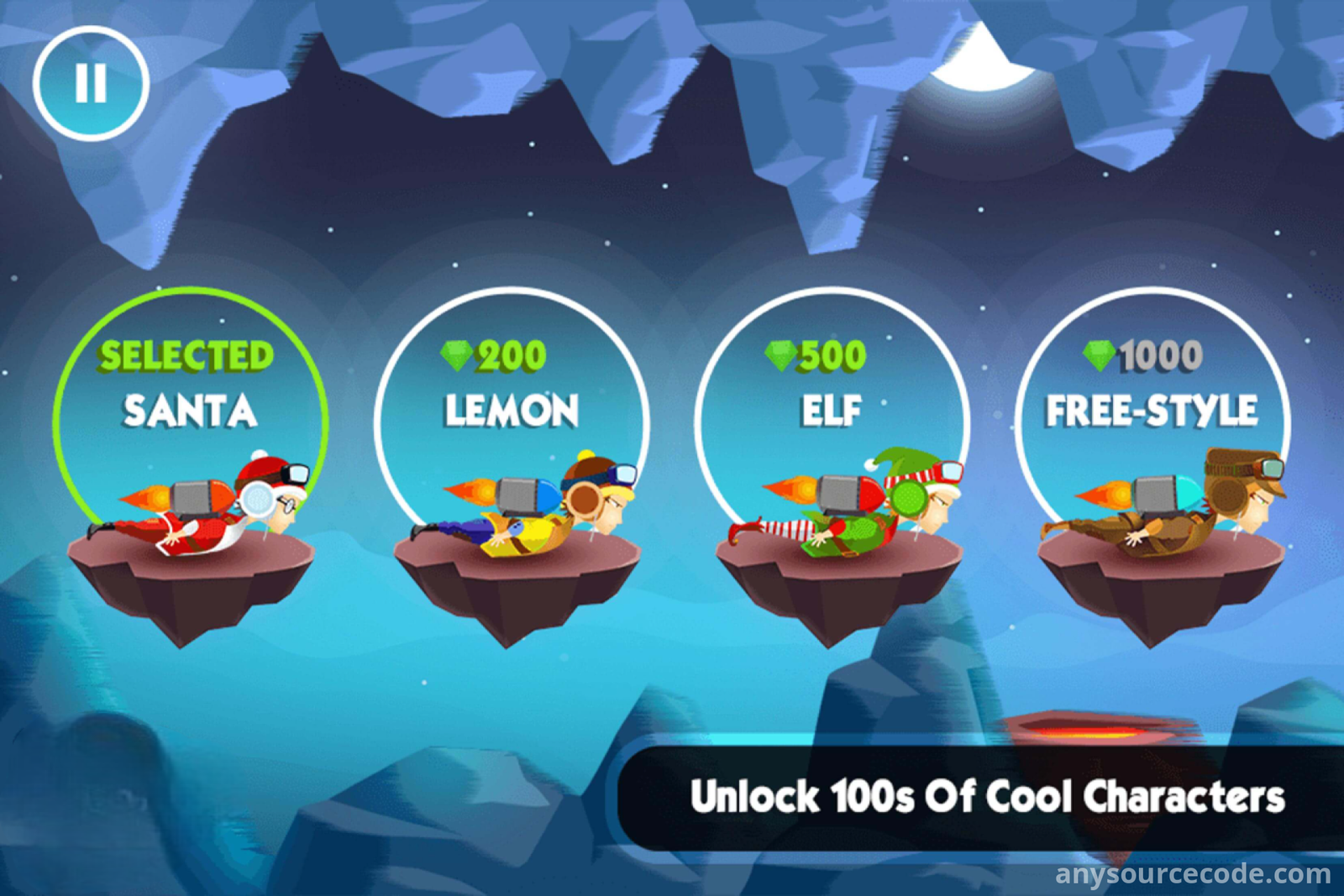Choose the Lemon character for 200 gems
The image size is (1344, 896).
pyautogui.click(x=512, y=437)
